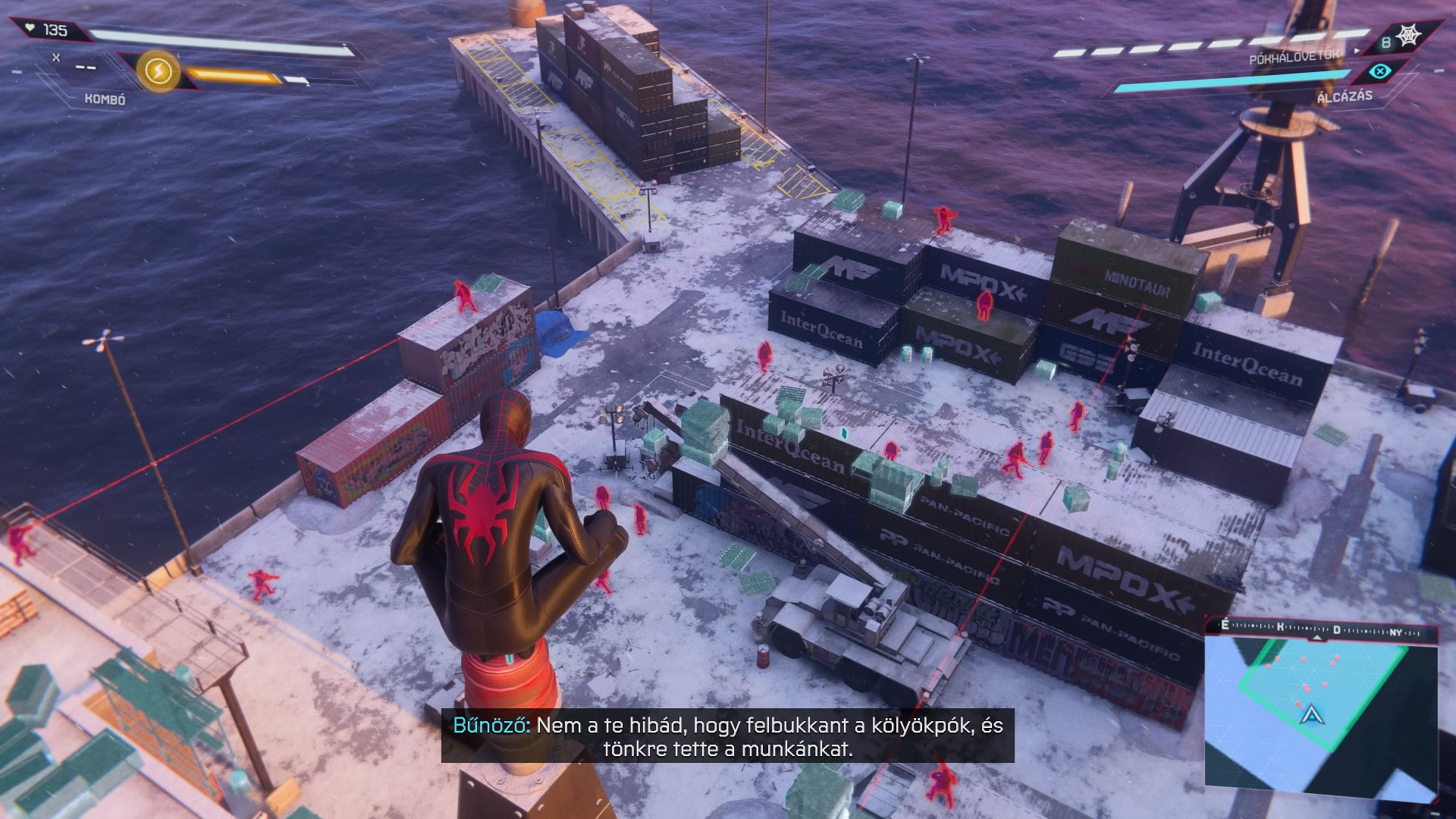The image size is (1456, 819).
Task: Select the web-shooter gadget icon
Action: [x=1408, y=36]
